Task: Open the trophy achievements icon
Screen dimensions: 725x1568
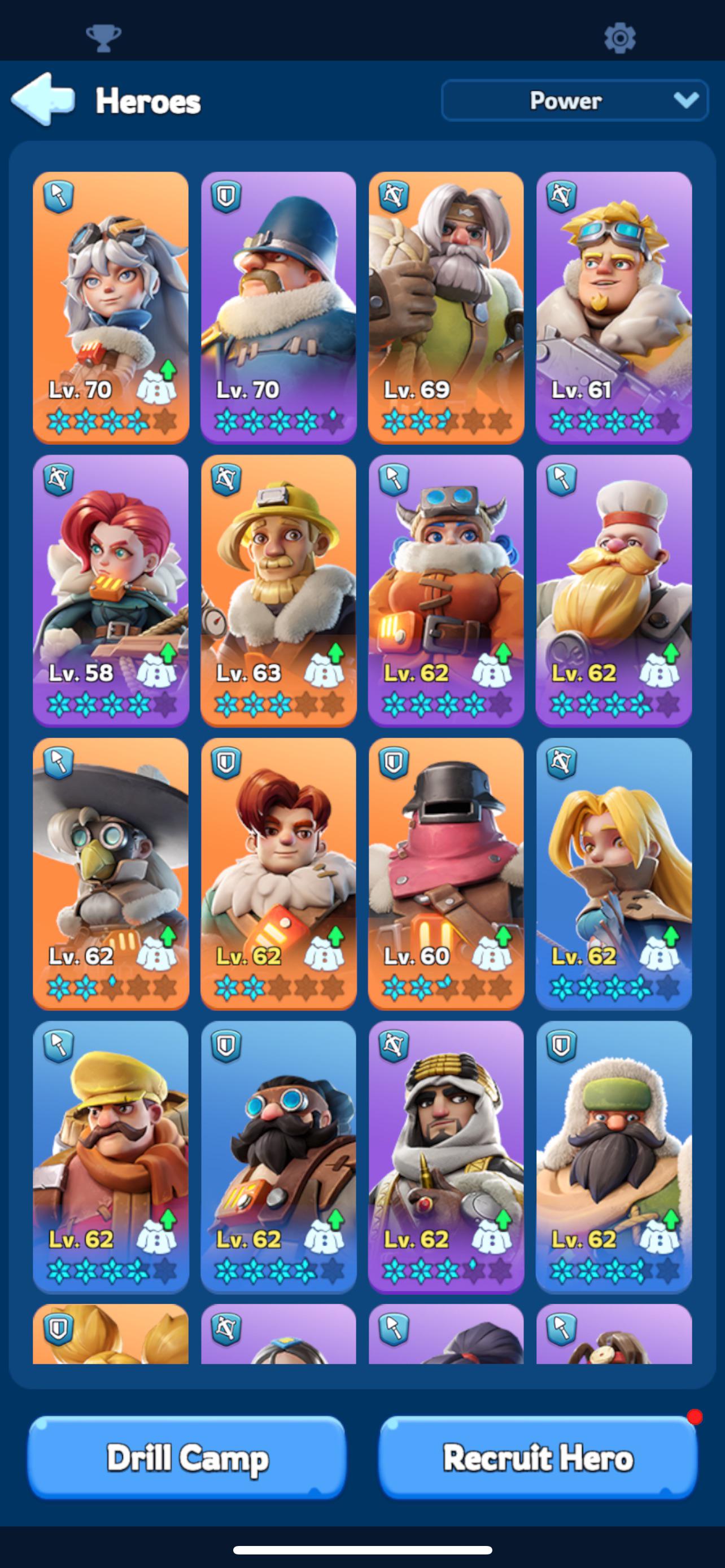Action: coord(103,38)
